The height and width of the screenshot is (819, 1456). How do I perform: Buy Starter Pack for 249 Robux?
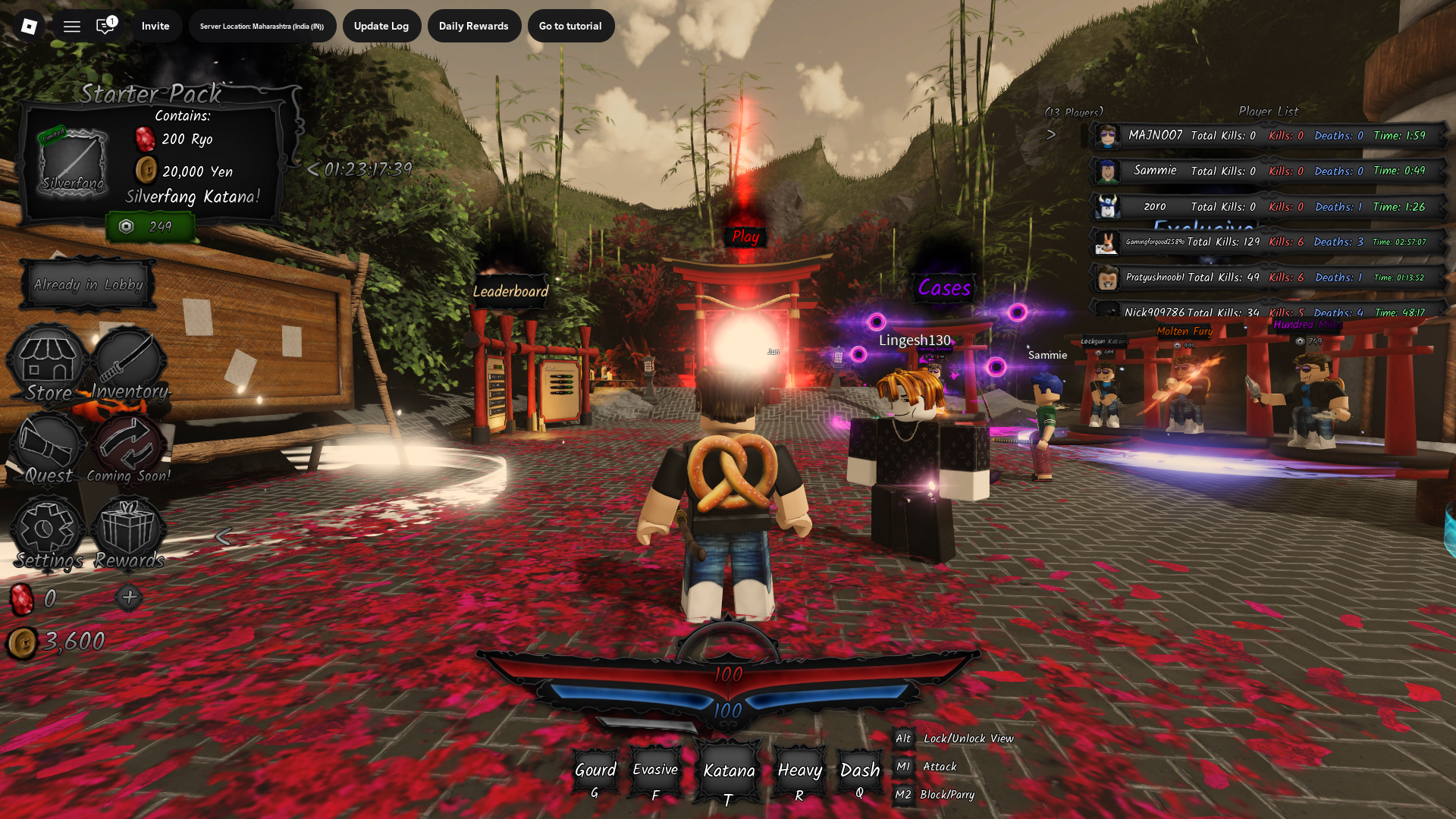(150, 227)
